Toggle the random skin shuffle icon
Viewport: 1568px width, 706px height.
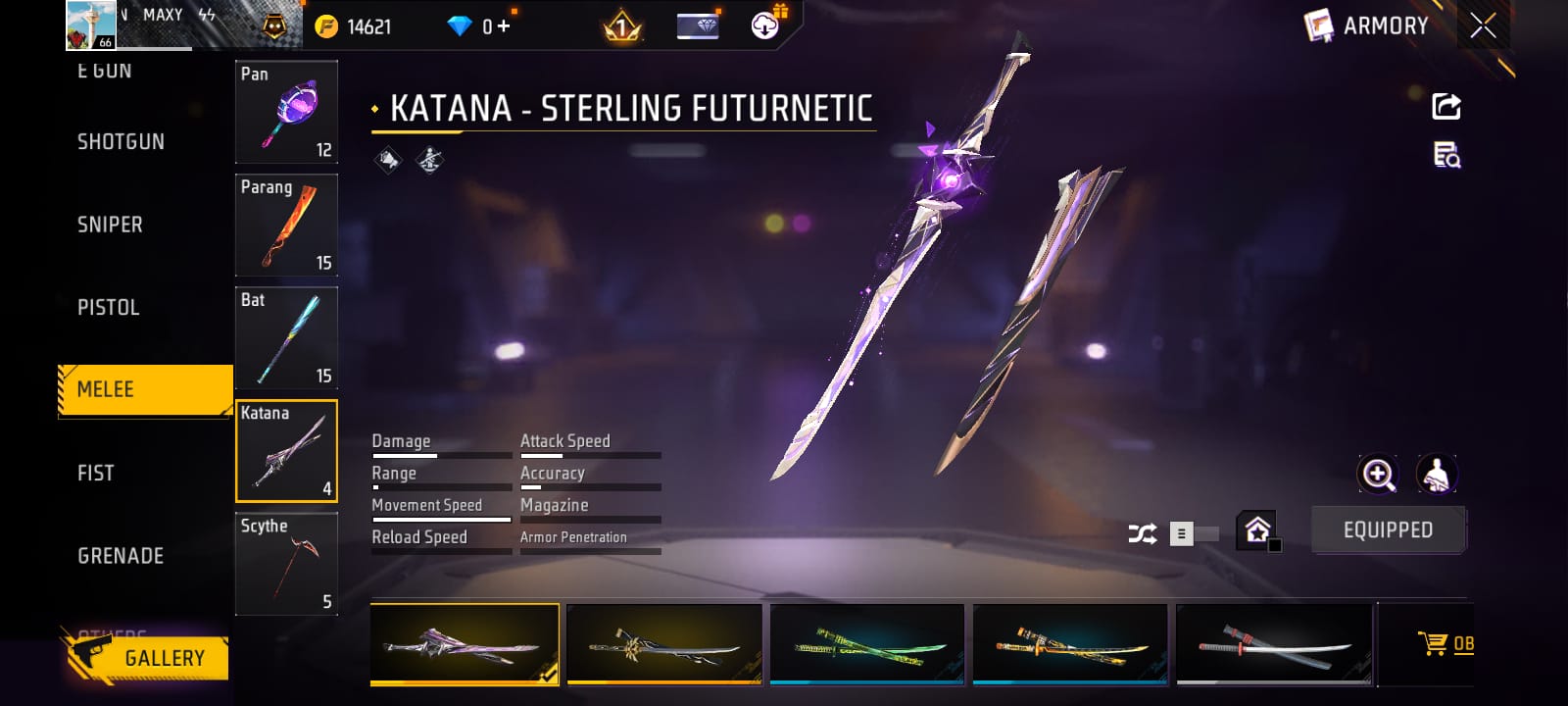coord(1143,533)
